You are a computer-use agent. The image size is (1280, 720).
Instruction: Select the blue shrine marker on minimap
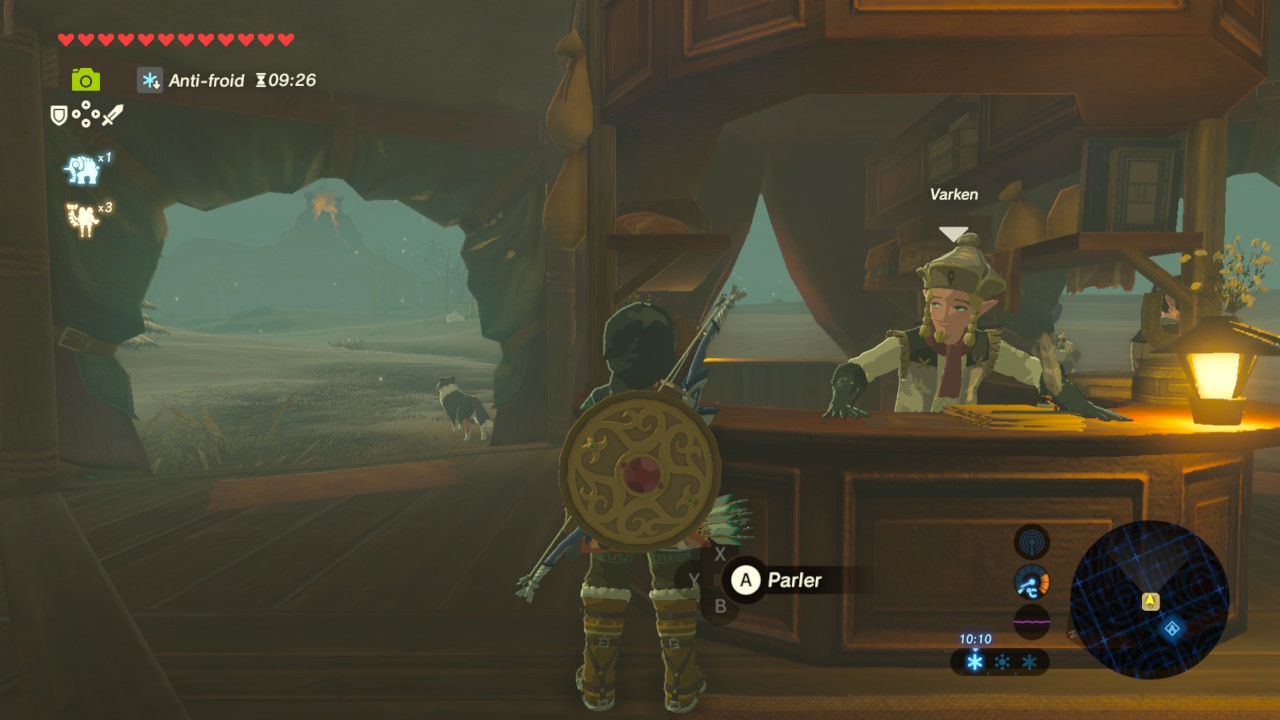(1172, 628)
